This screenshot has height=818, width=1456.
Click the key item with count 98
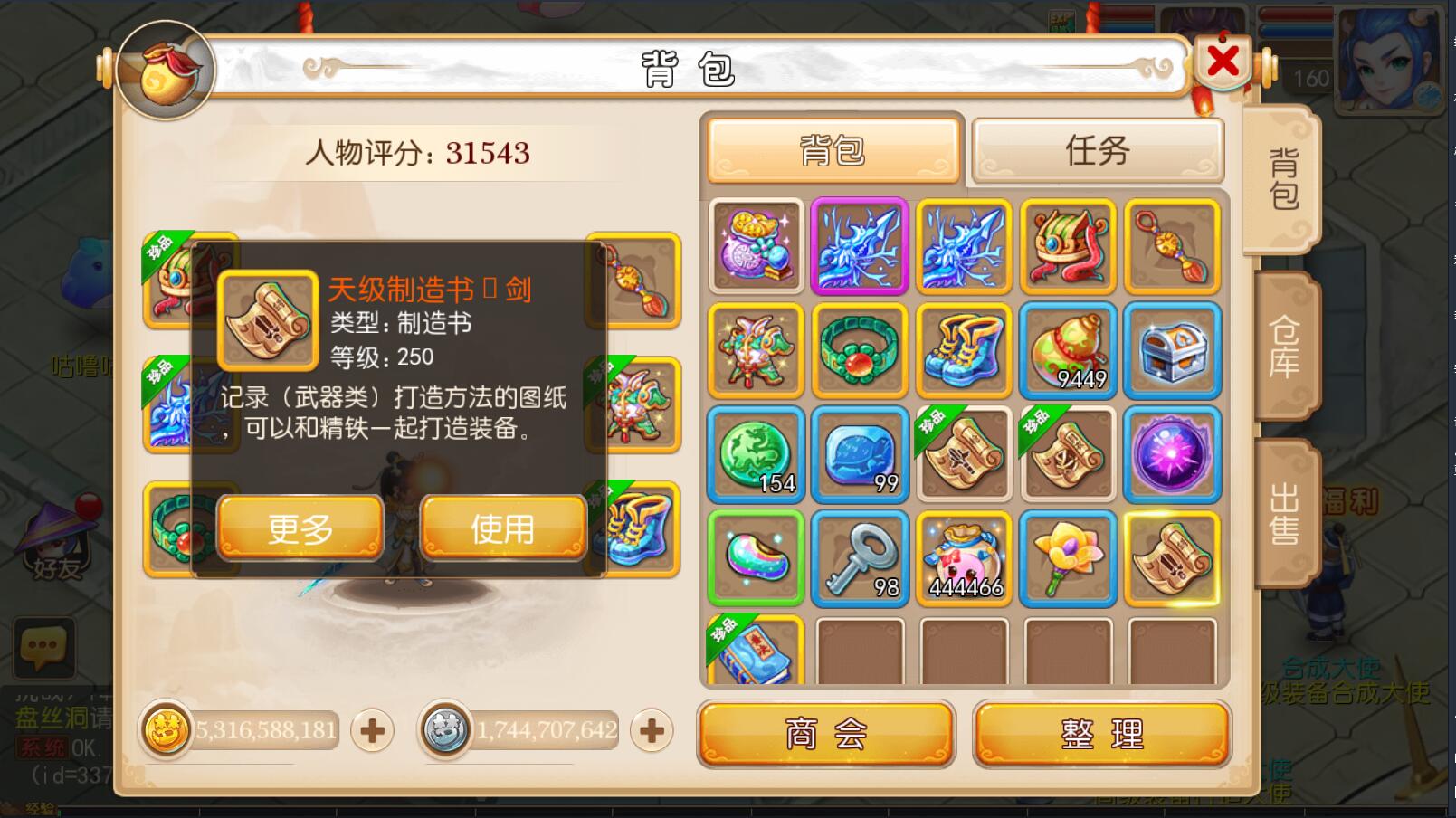click(x=859, y=558)
